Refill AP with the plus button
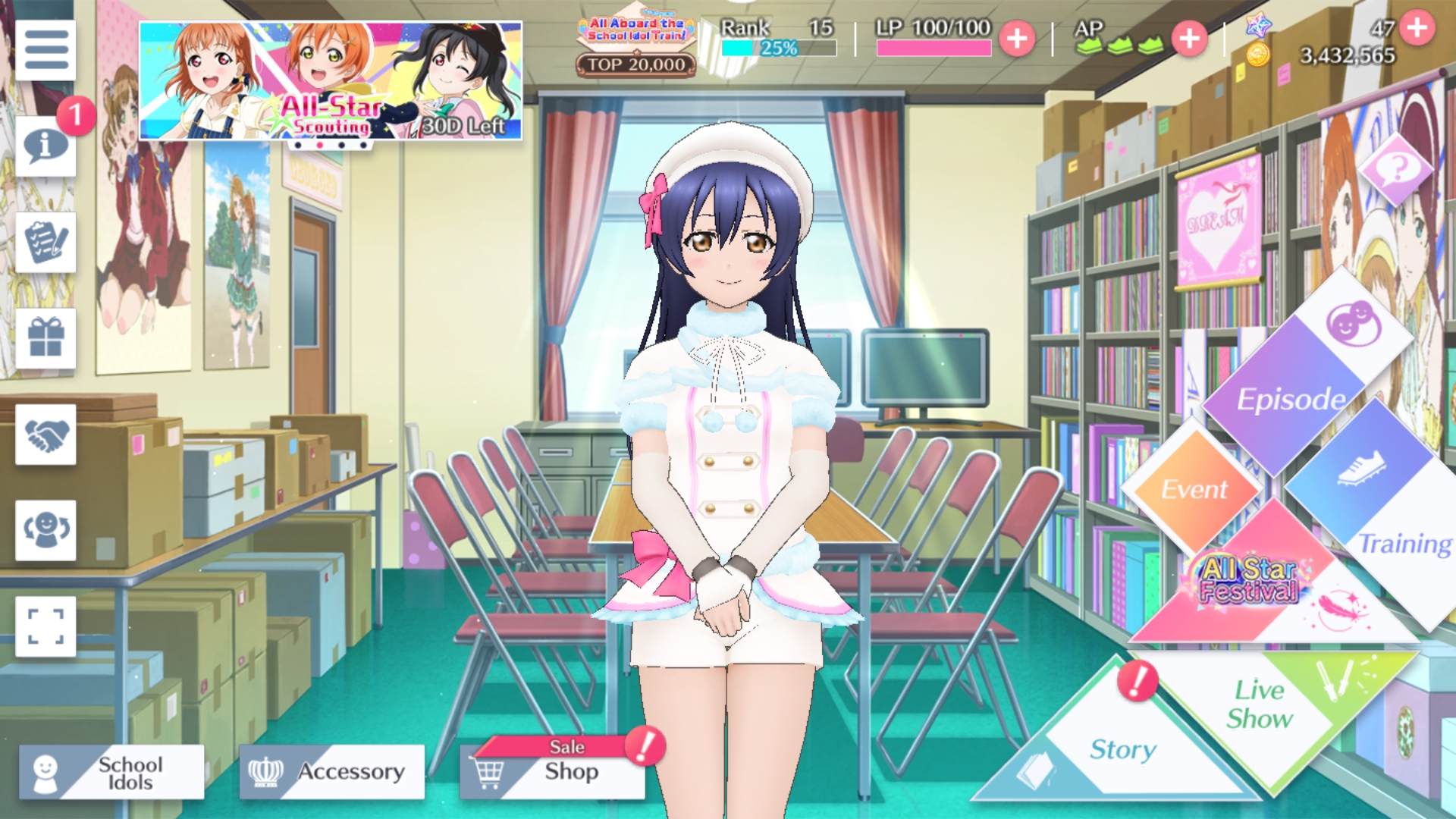The width and height of the screenshot is (1456, 819). (x=1189, y=38)
